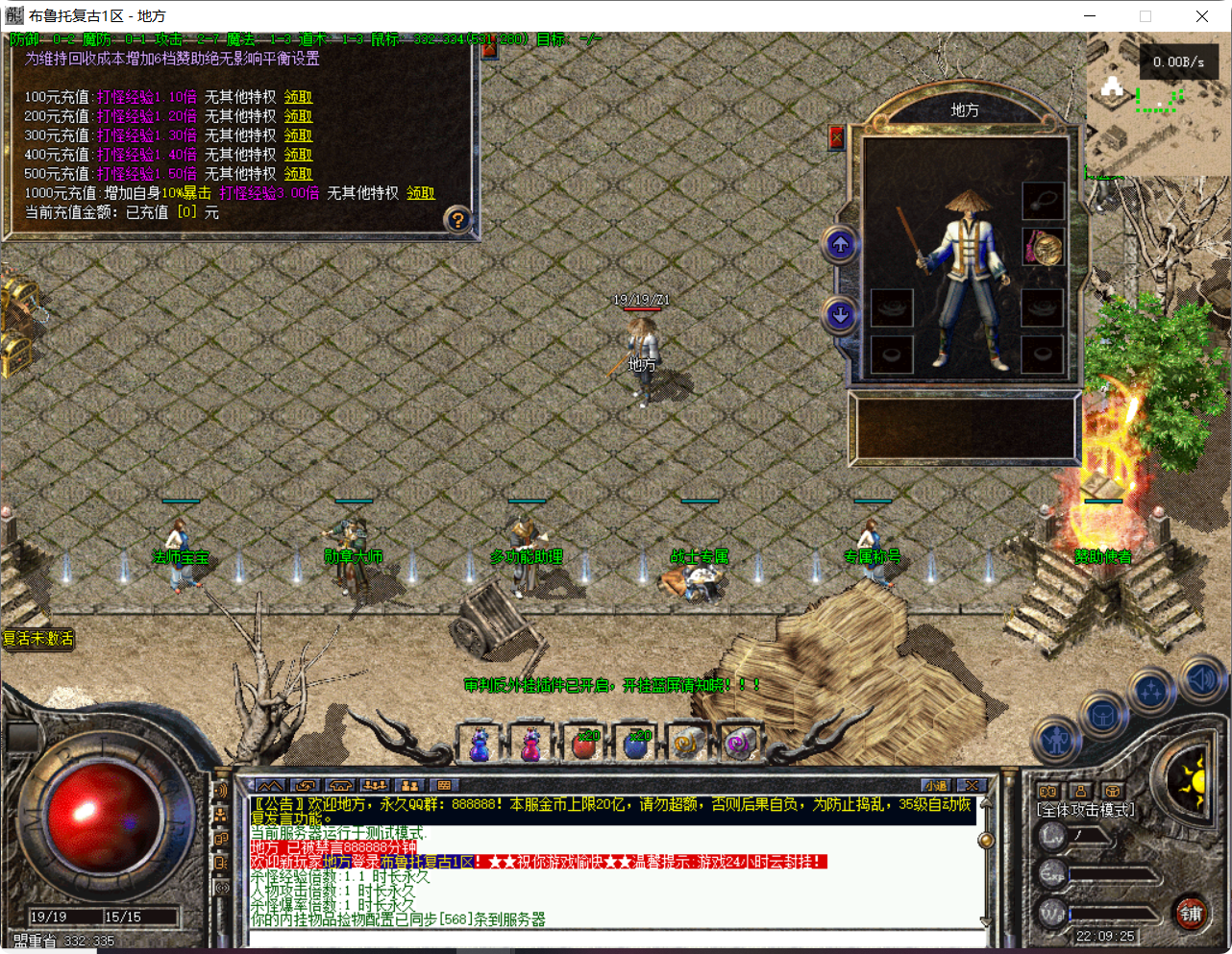Click the house icon in the chat toolbar
This screenshot has height=954, width=1232.
(x=339, y=786)
